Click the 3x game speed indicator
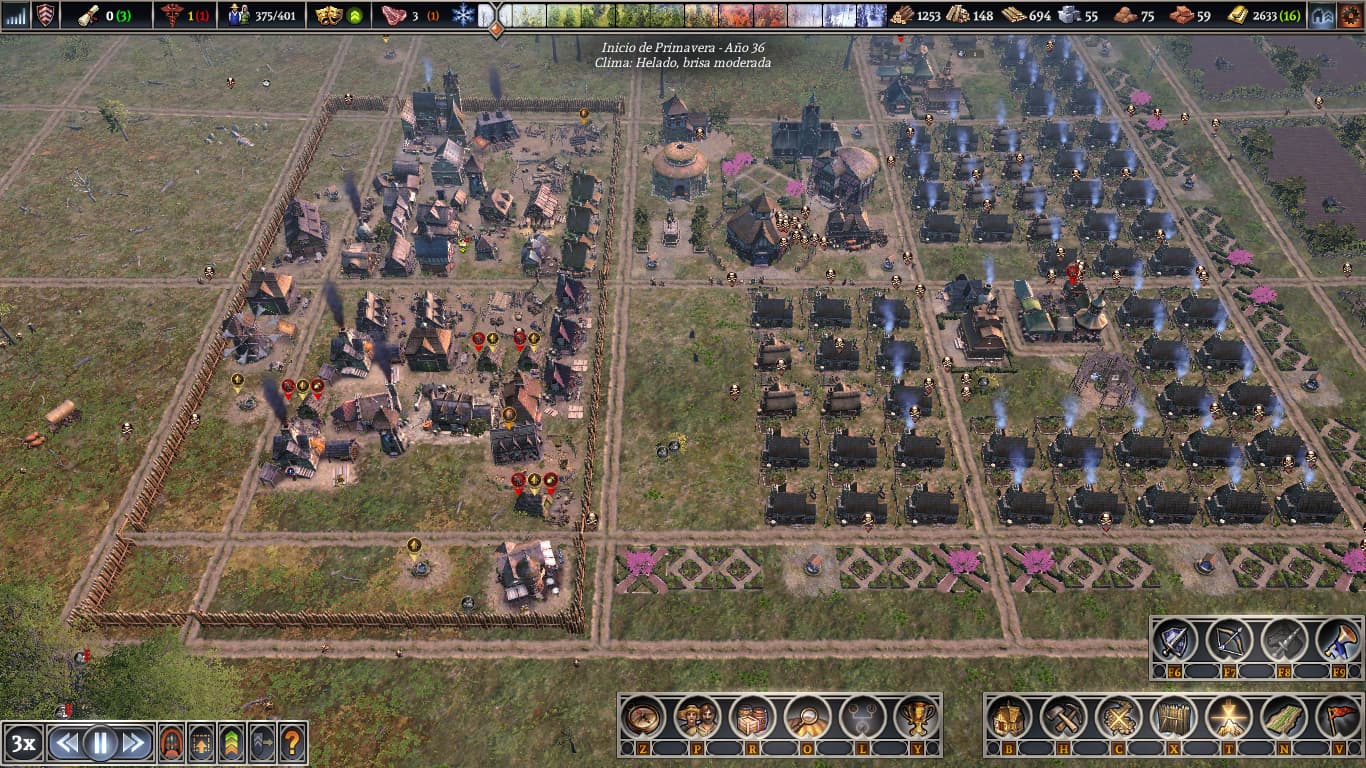Screen dimensions: 1366x768 tap(23, 743)
